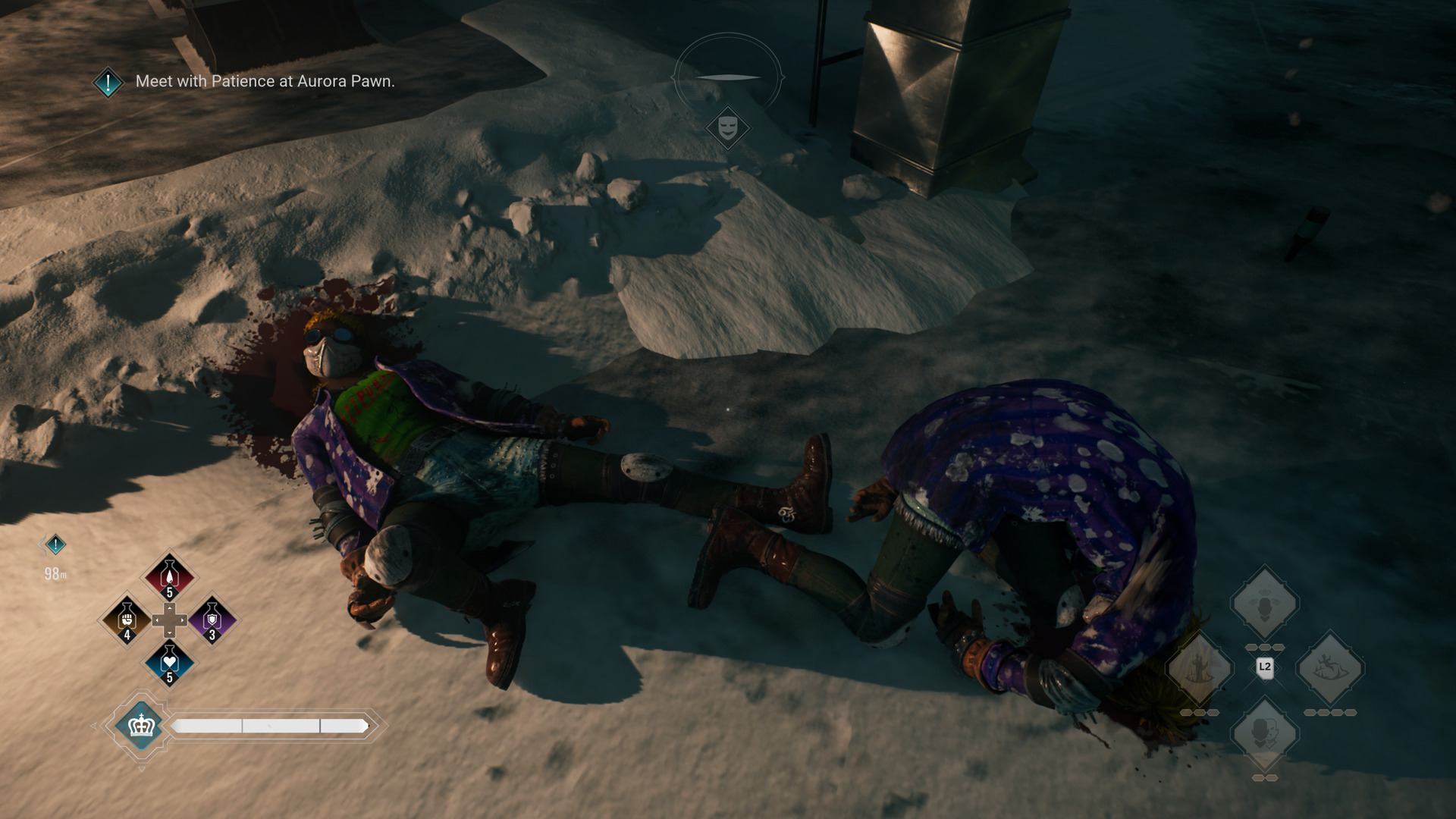This screenshot has height=819, width=1456.
Task: Use the purple shield elixir
Action: point(212,620)
